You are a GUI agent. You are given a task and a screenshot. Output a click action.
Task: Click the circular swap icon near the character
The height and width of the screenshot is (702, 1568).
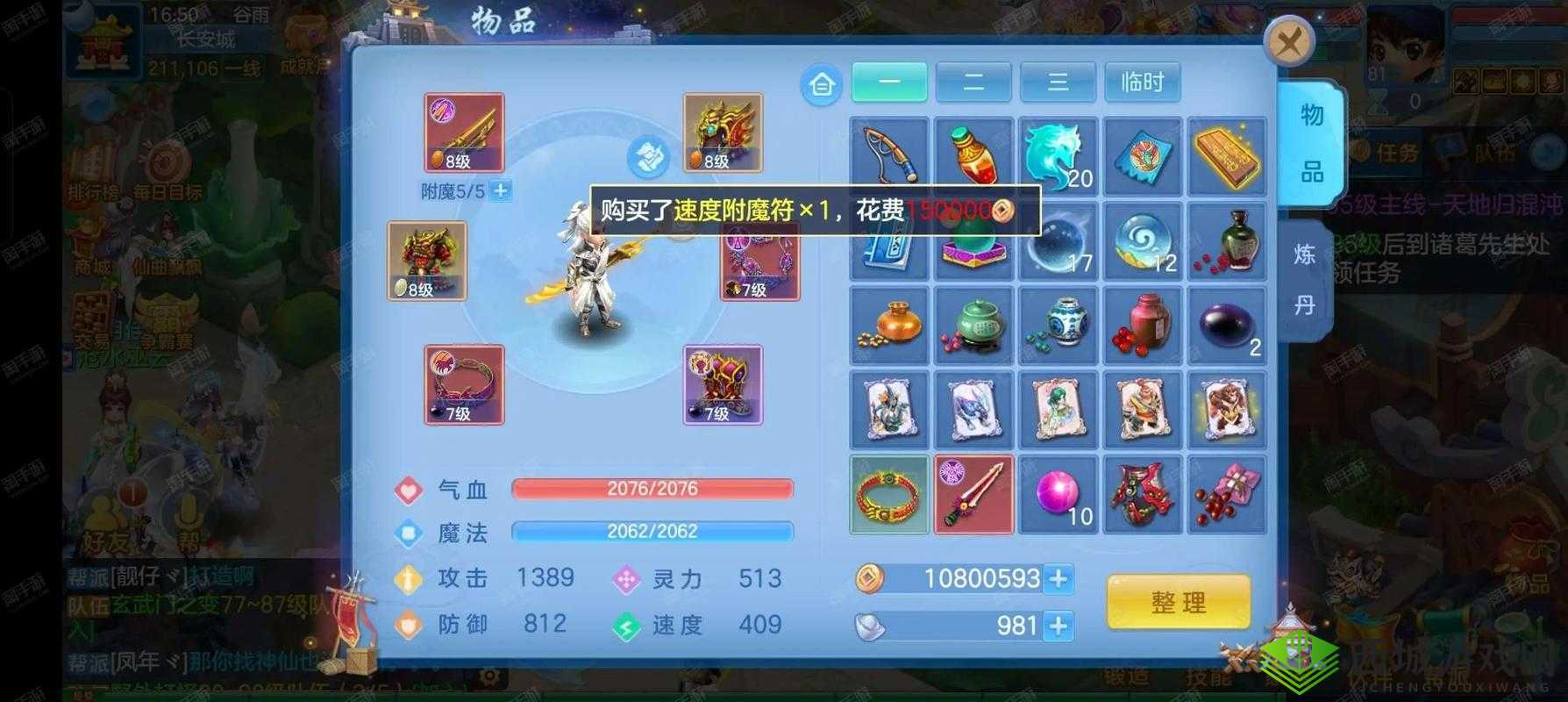[649, 158]
